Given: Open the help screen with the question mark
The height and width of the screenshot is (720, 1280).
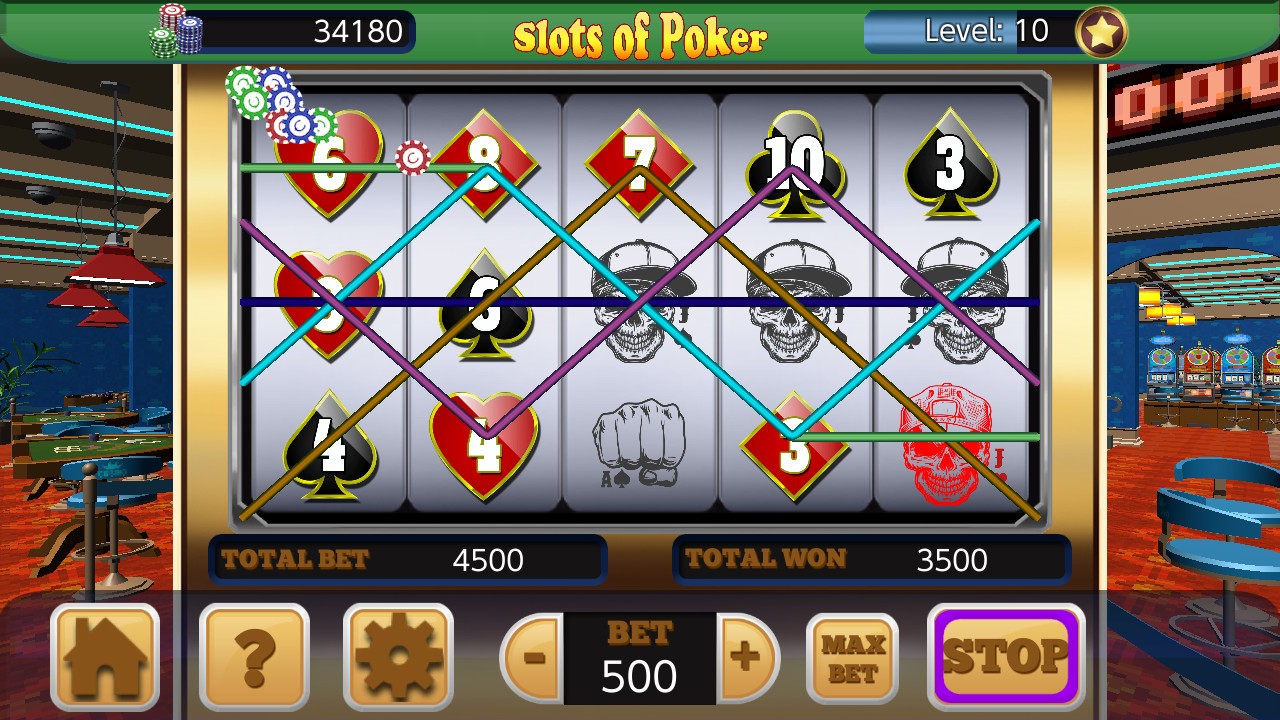Looking at the screenshot, I should (254, 658).
